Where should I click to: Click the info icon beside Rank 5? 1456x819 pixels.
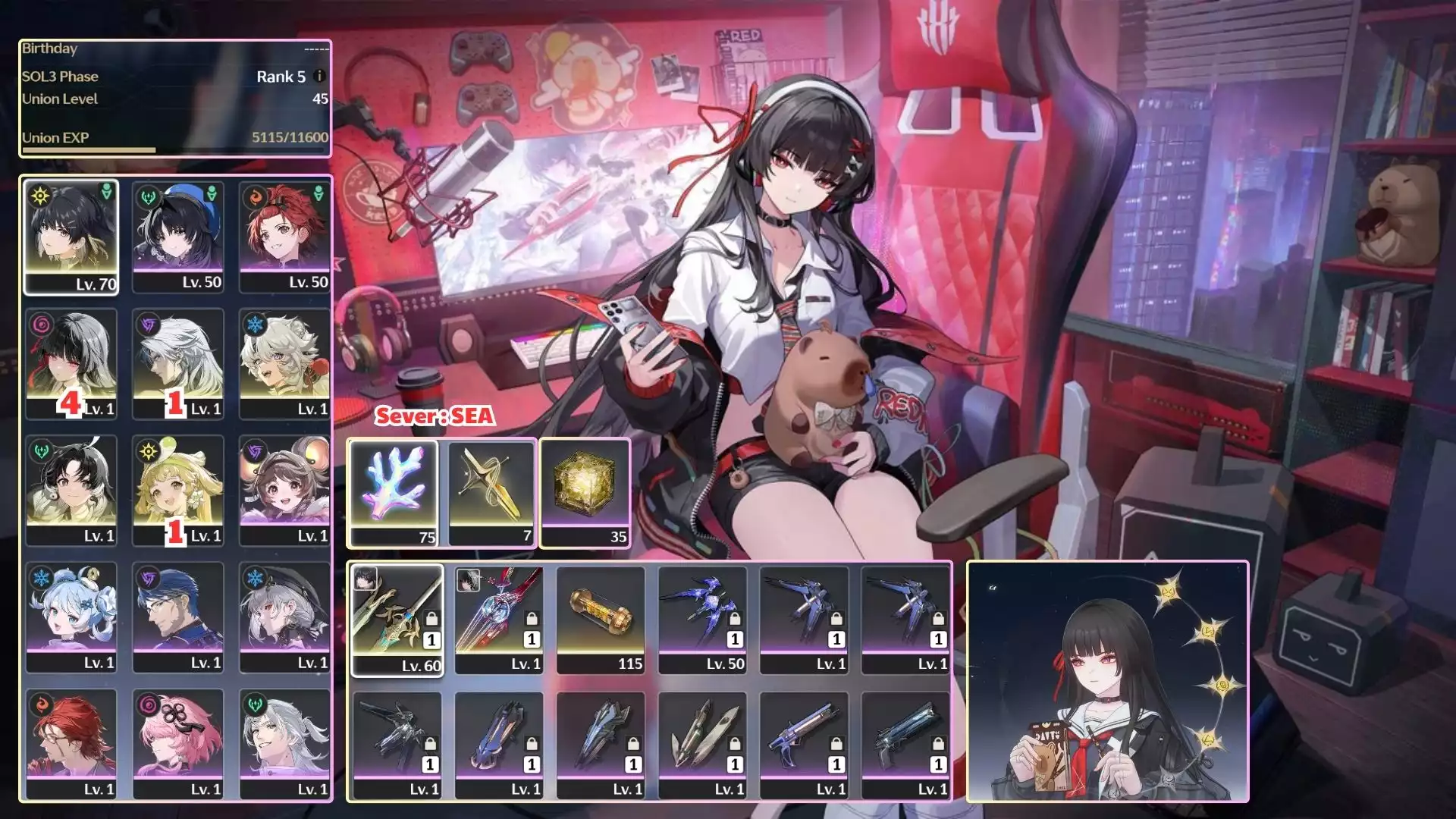(x=319, y=76)
